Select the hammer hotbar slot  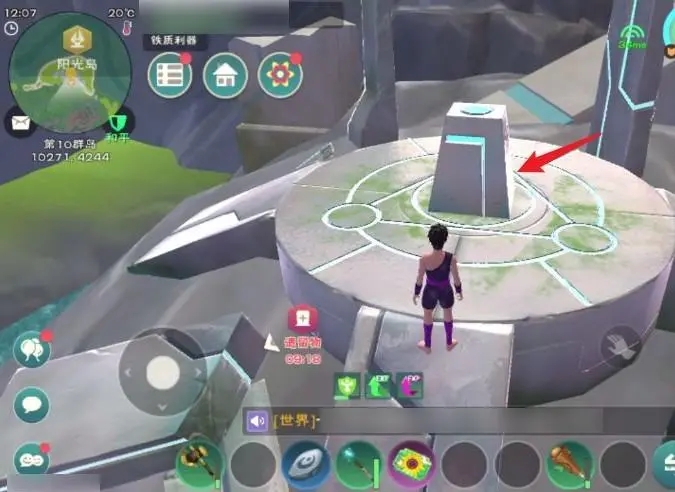pos(198,465)
